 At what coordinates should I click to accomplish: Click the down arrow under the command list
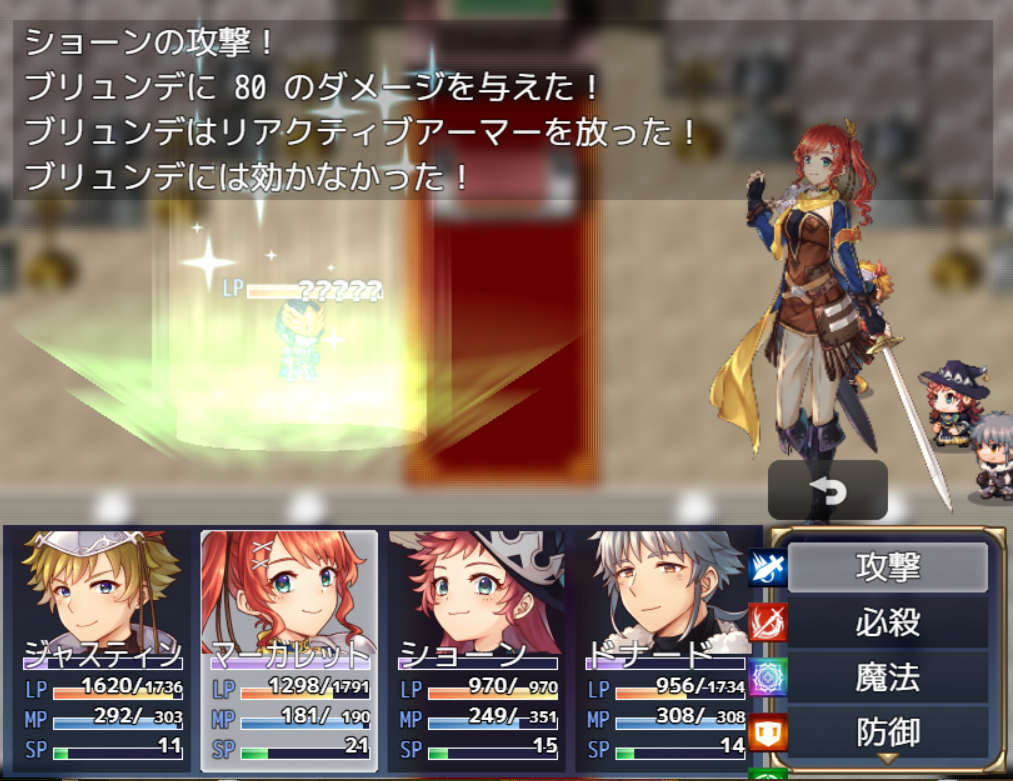coord(887,760)
